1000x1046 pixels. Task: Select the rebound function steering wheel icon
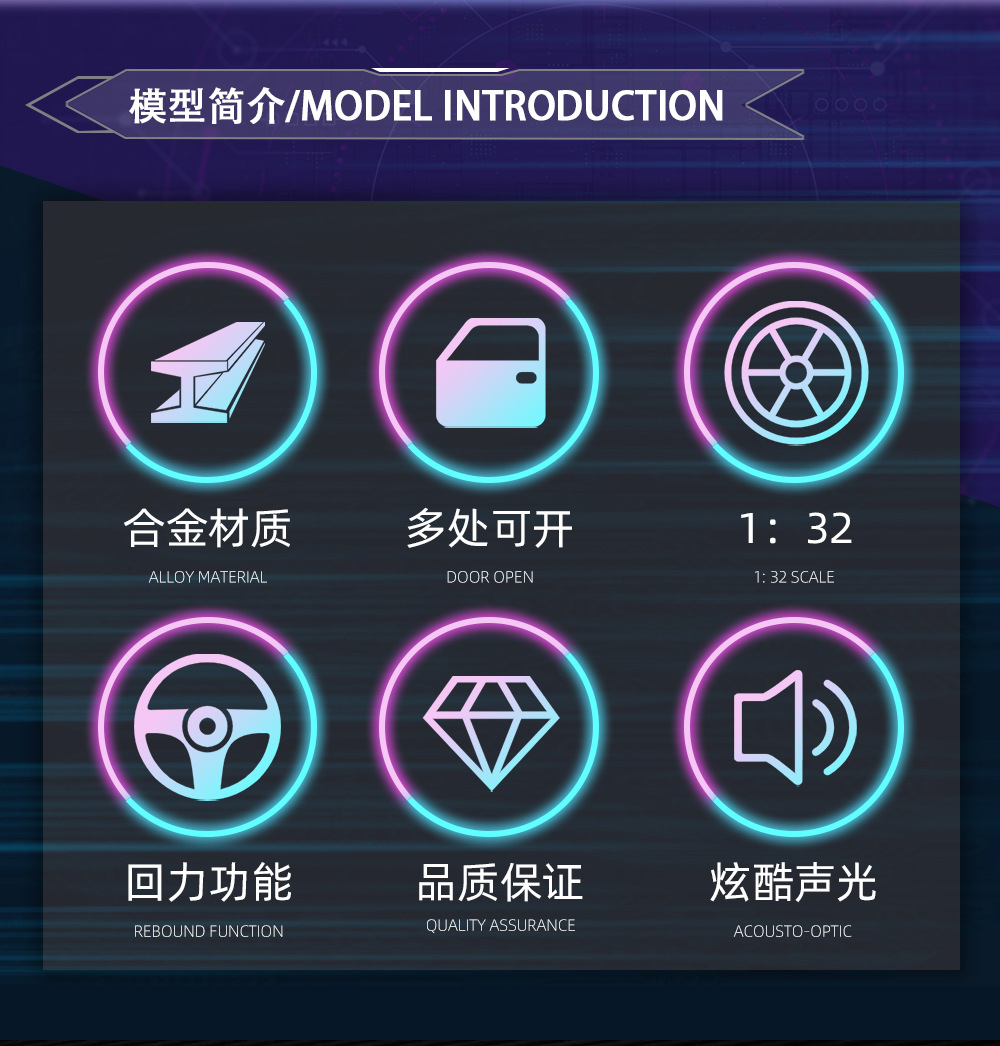(x=207, y=726)
